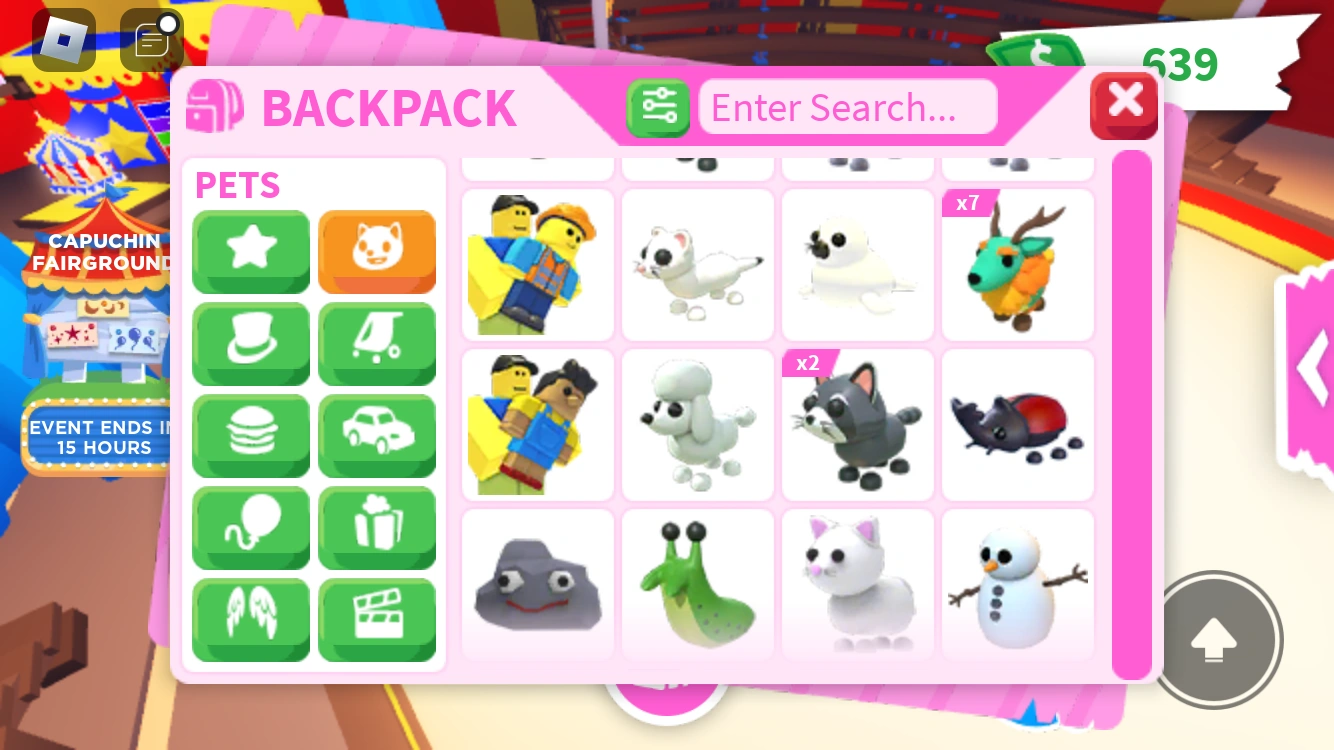Image resolution: width=1334 pixels, height=750 pixels.
Task: Select the x7 stacked deer pet
Action: 1017,263
